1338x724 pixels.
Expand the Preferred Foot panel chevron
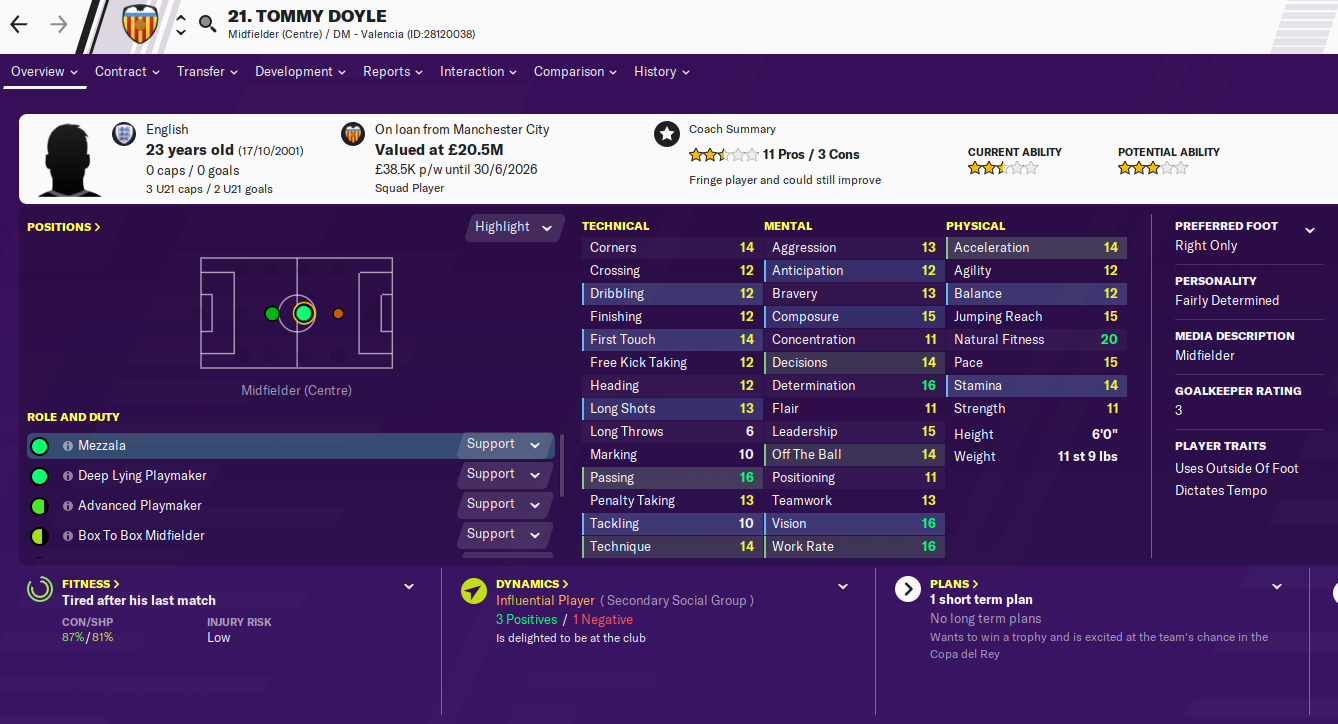tap(1310, 231)
